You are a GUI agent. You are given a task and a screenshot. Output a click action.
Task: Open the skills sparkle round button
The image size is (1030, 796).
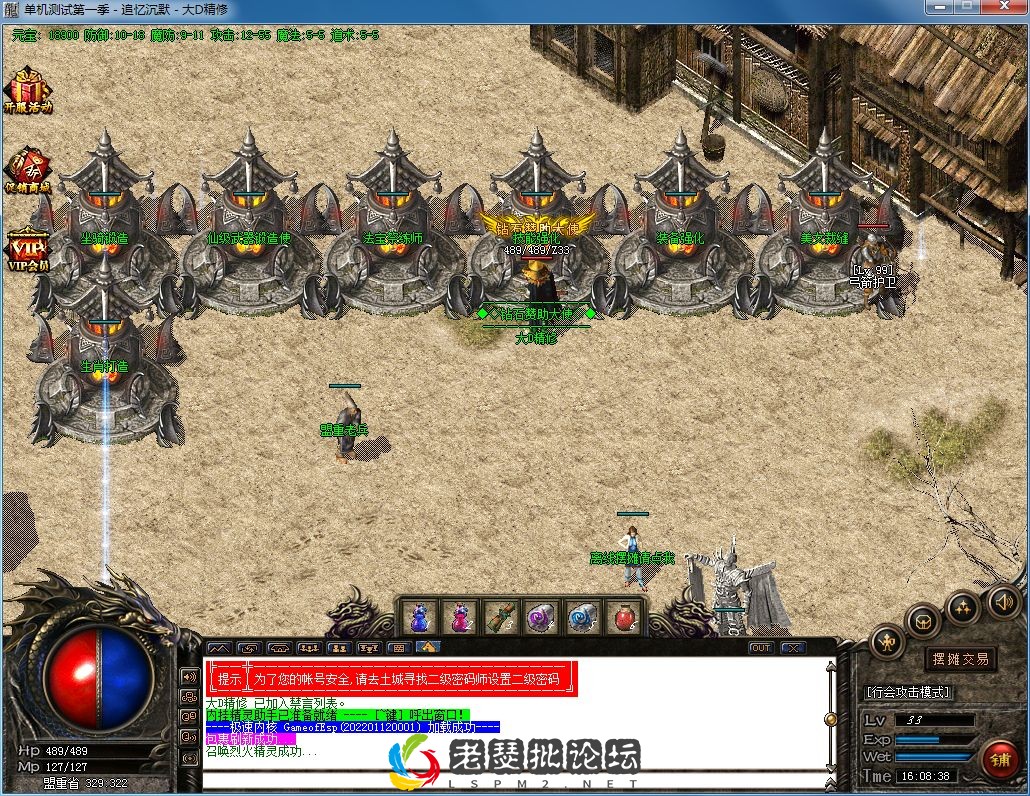[x=963, y=606]
